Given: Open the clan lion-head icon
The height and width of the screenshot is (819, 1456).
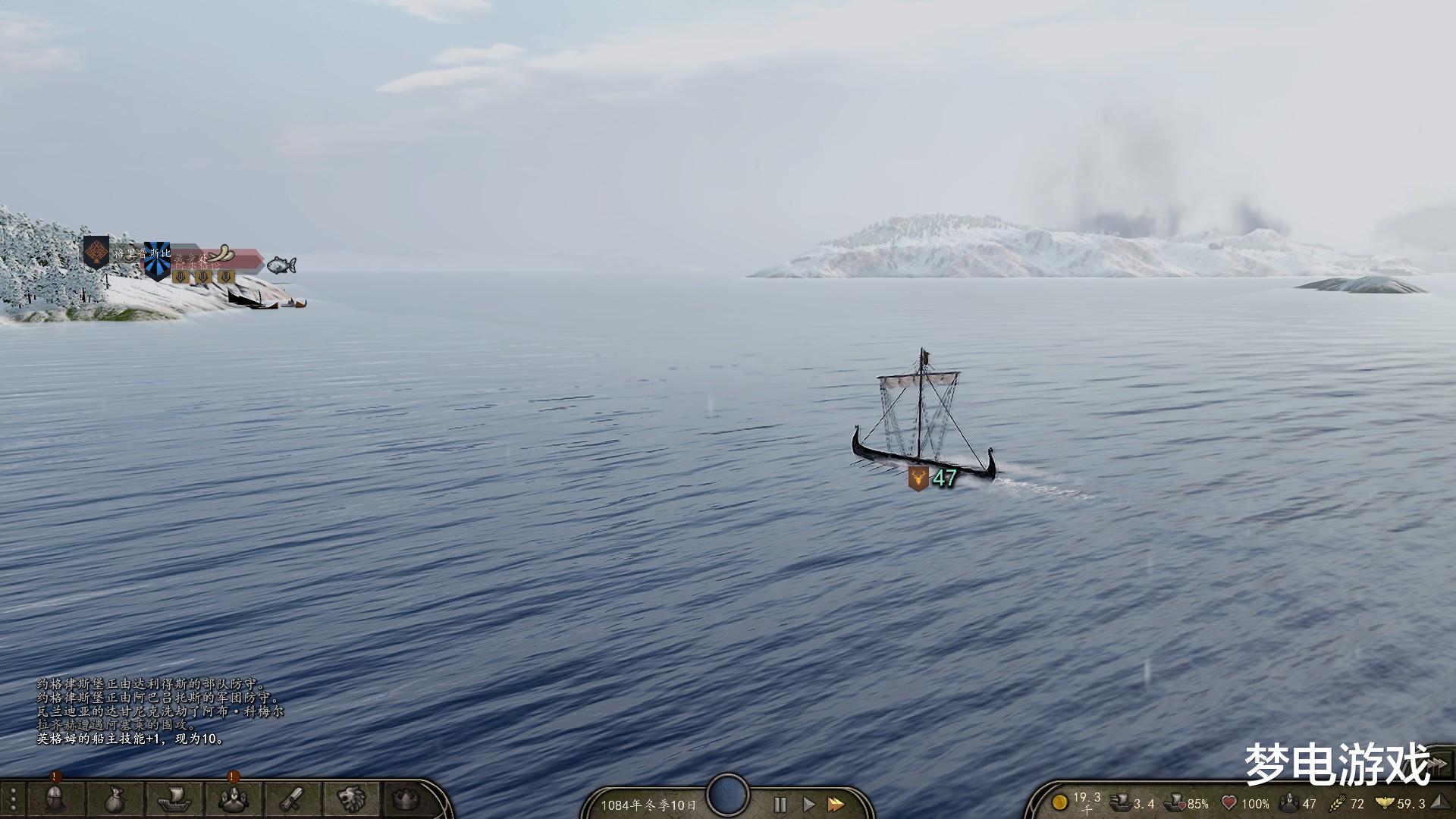Looking at the screenshot, I should coord(351,799).
